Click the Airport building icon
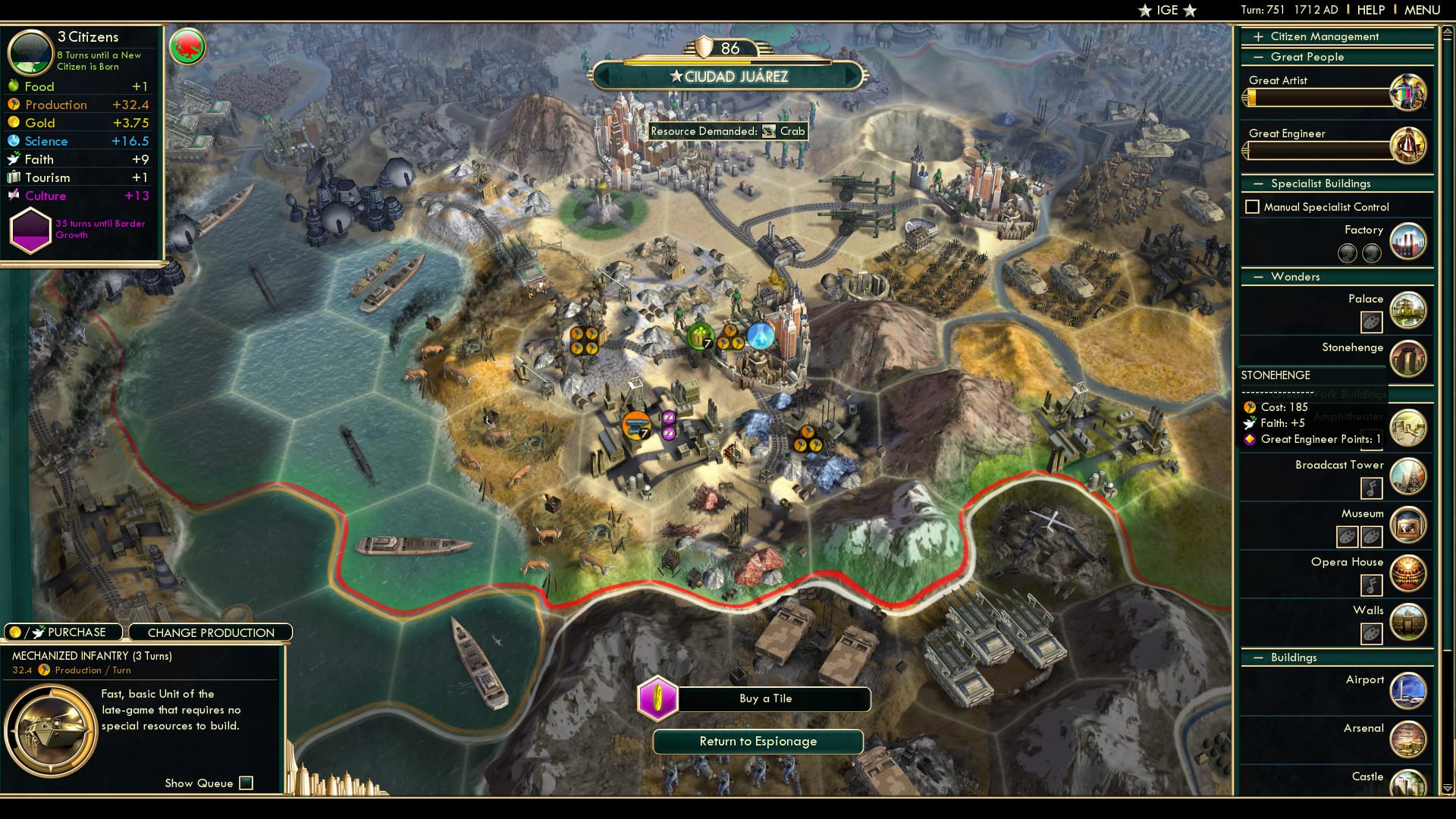 tap(1408, 691)
